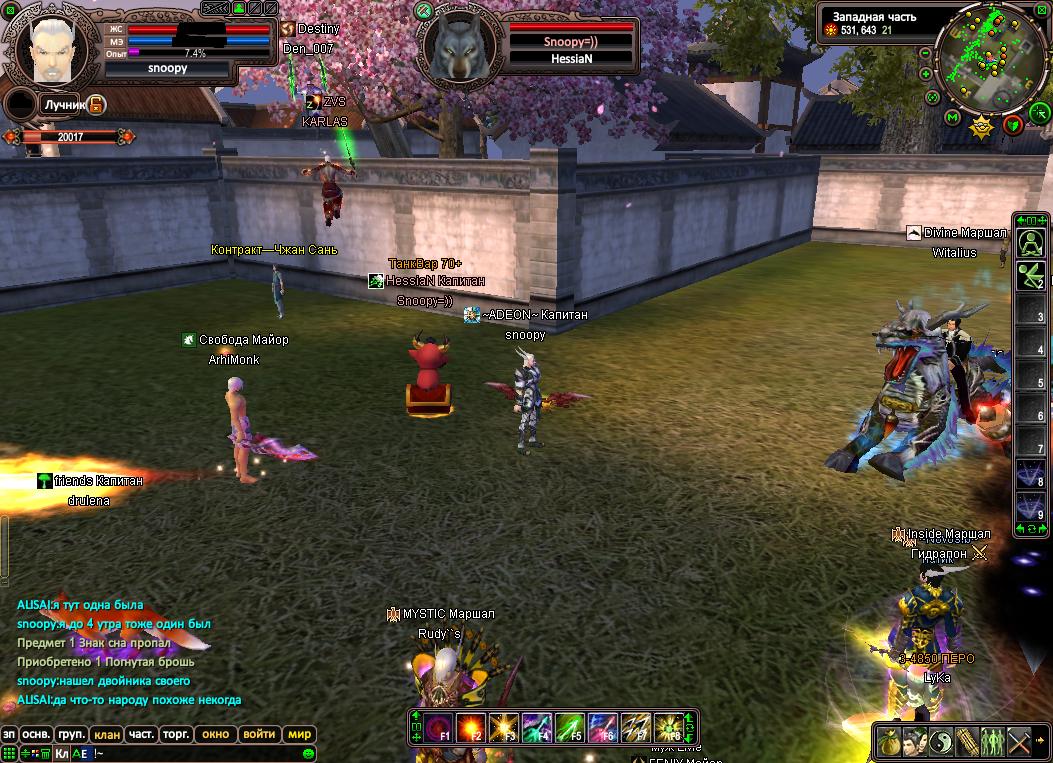
Task: Activate the meditation skill in slot 1
Action: (1031, 243)
